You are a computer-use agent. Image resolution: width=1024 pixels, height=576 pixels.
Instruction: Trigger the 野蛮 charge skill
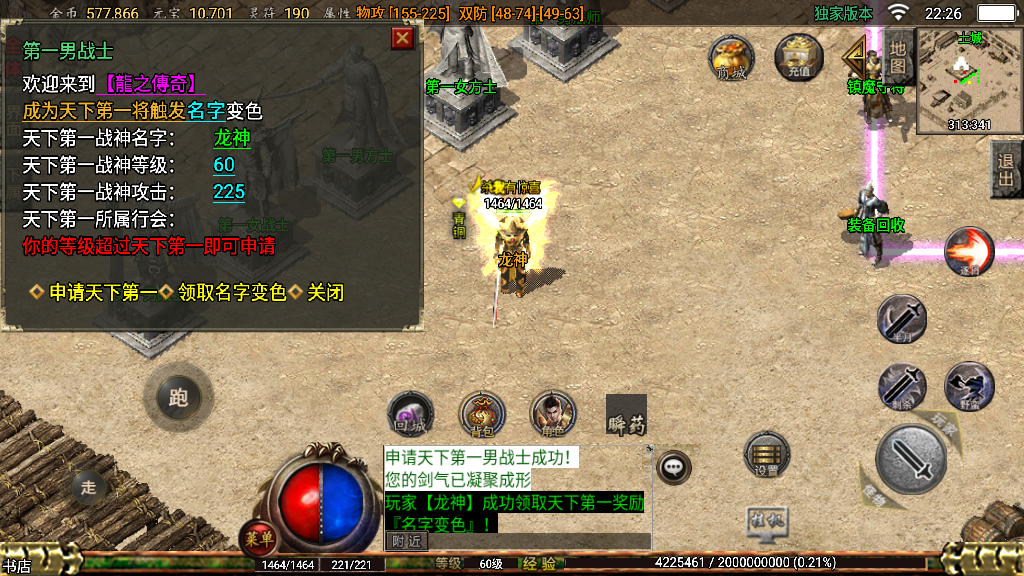coord(969,386)
